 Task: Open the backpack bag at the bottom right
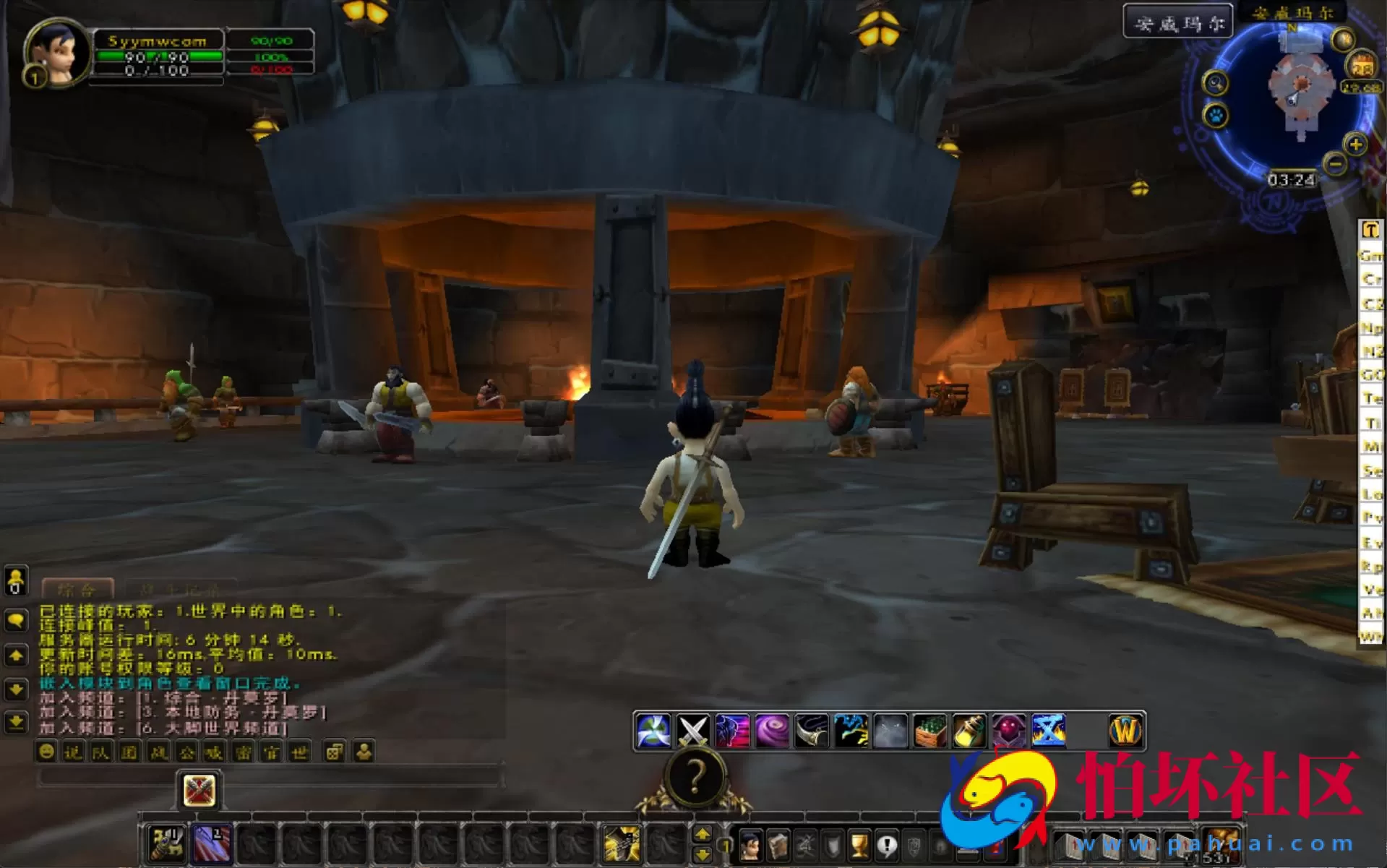[x=1221, y=844]
